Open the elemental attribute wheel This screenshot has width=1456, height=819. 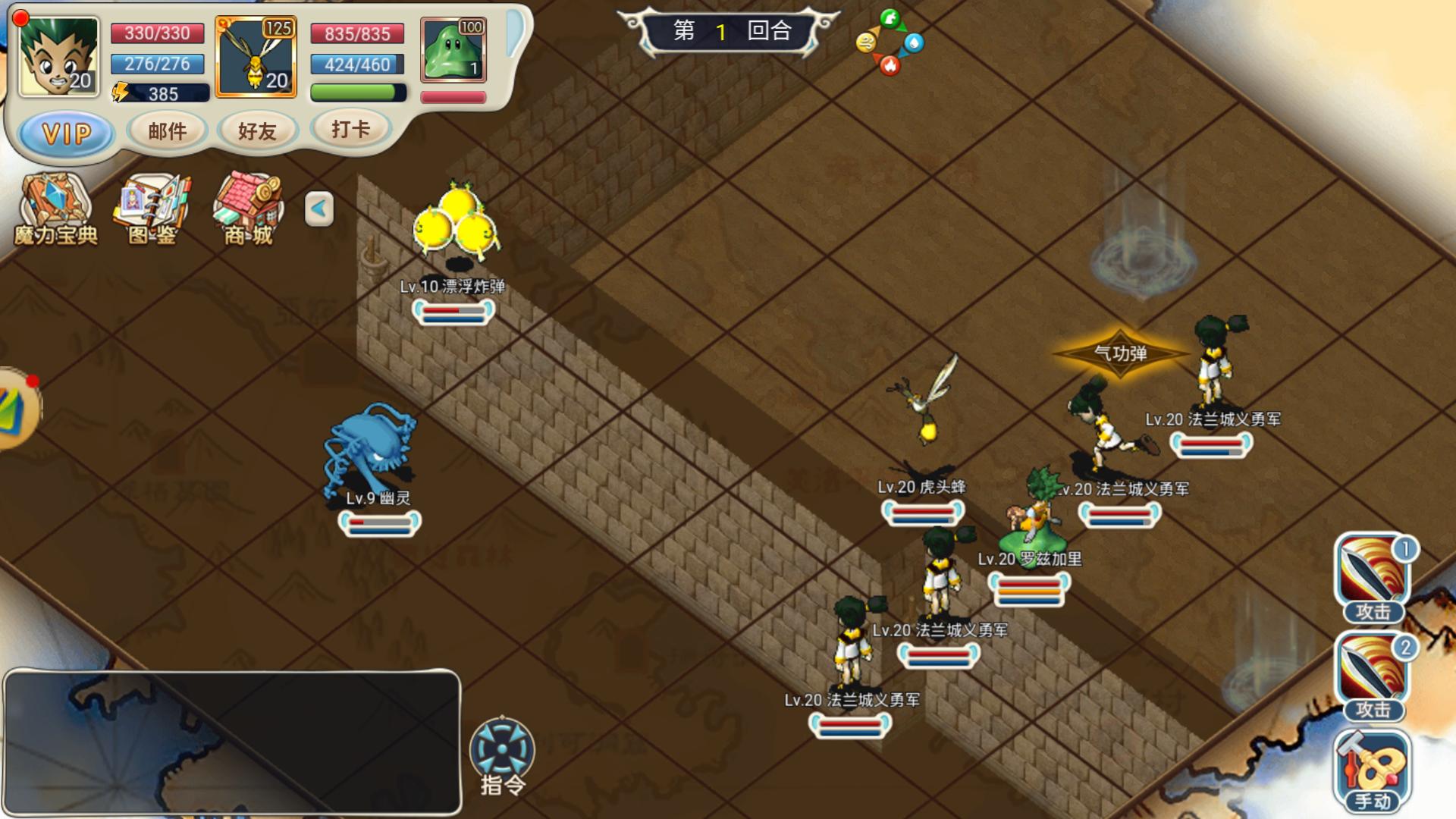(890, 42)
